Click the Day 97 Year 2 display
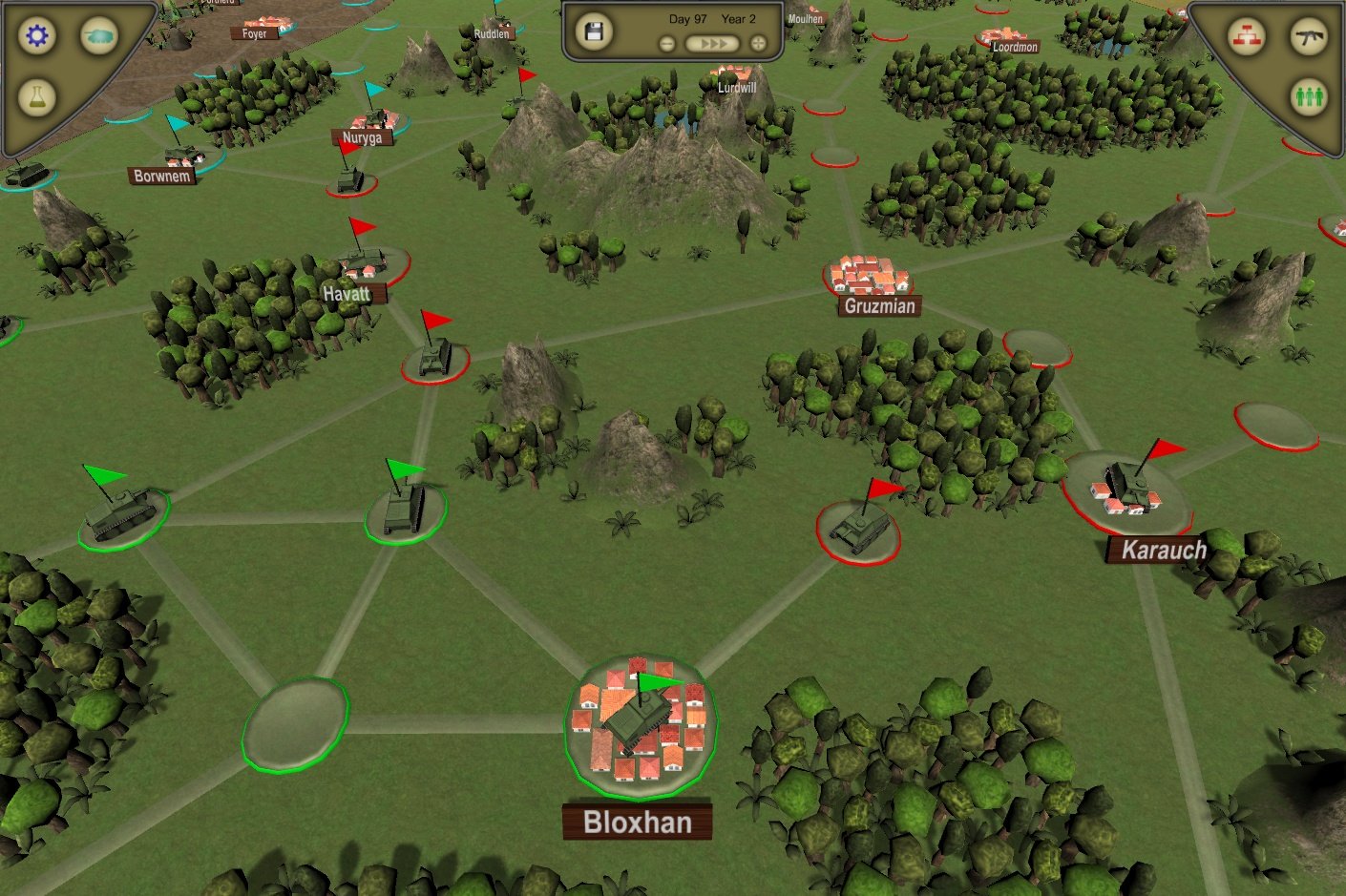Image resolution: width=1346 pixels, height=896 pixels. [709, 18]
